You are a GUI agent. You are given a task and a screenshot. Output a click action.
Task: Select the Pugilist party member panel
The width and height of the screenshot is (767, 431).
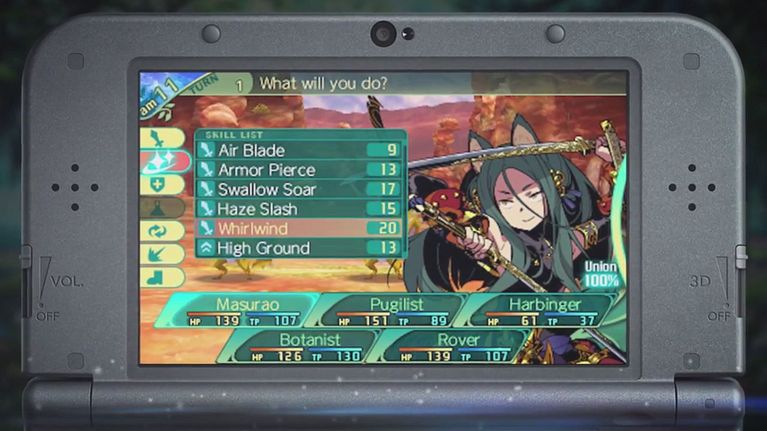(391, 310)
